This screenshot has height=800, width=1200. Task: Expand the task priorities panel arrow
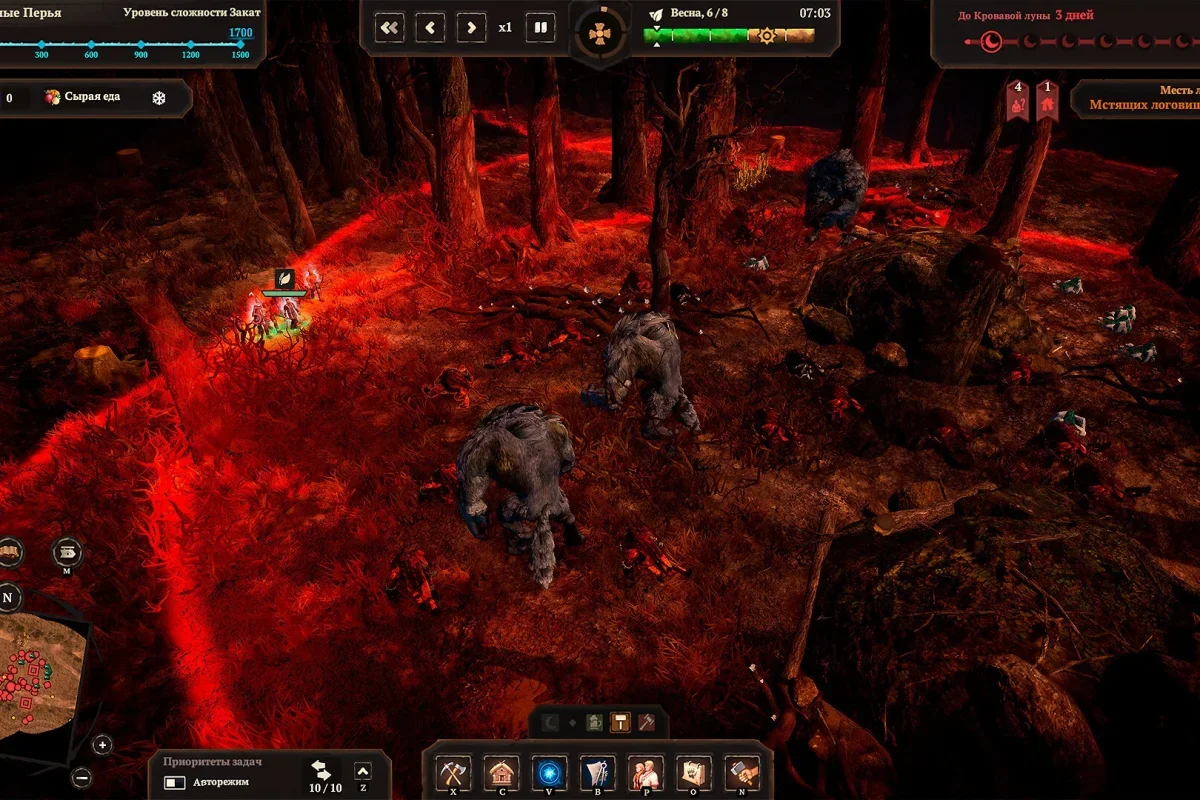(363, 771)
